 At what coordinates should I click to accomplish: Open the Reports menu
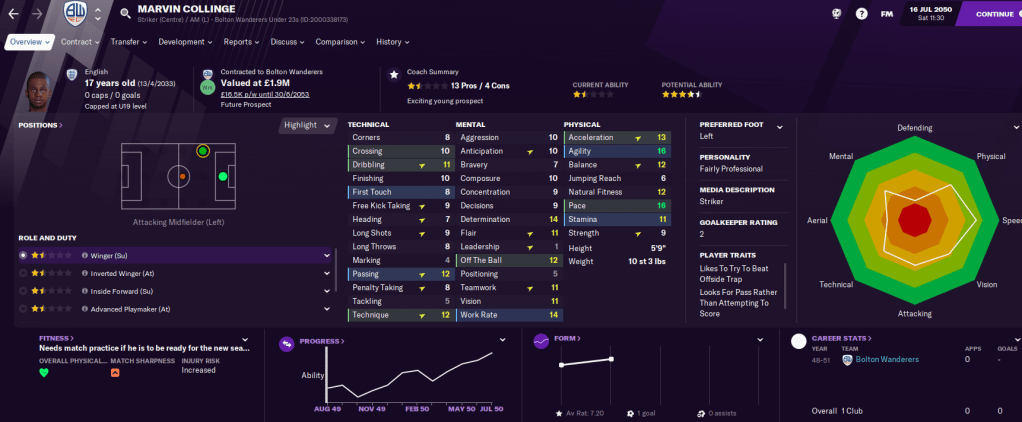click(x=241, y=42)
